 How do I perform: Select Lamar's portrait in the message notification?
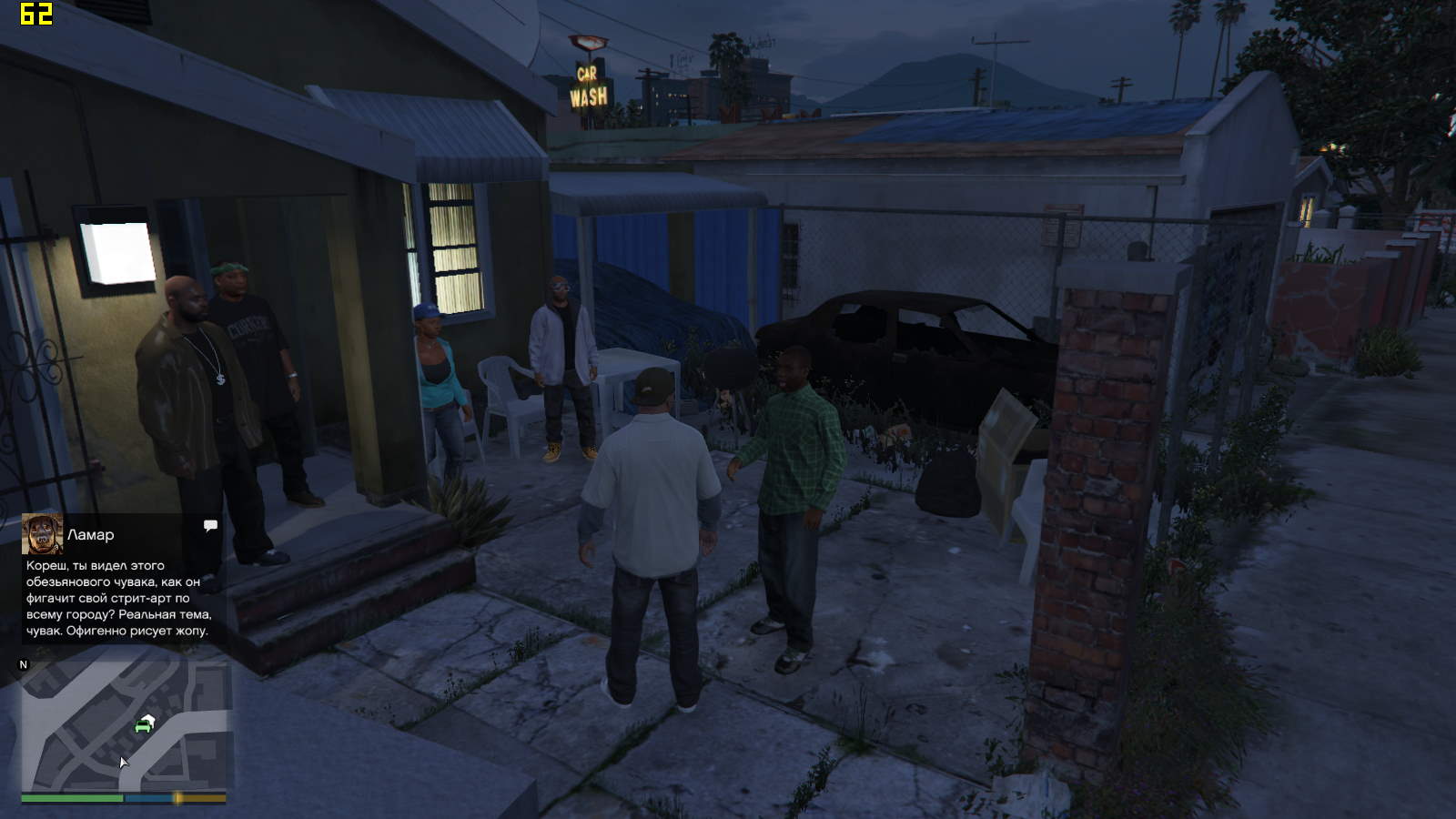tap(42, 534)
